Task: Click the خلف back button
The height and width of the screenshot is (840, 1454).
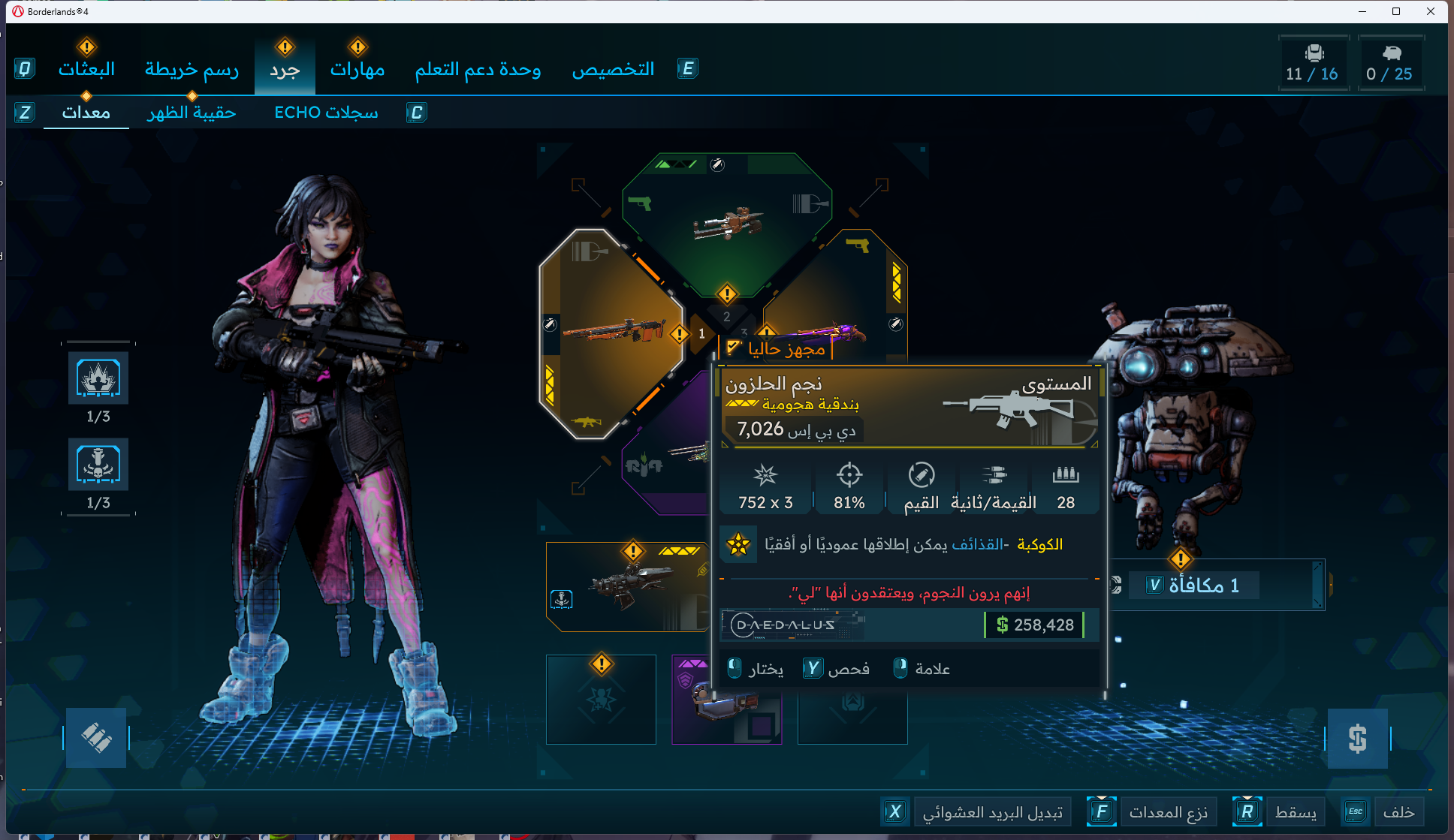Action: click(x=1398, y=812)
